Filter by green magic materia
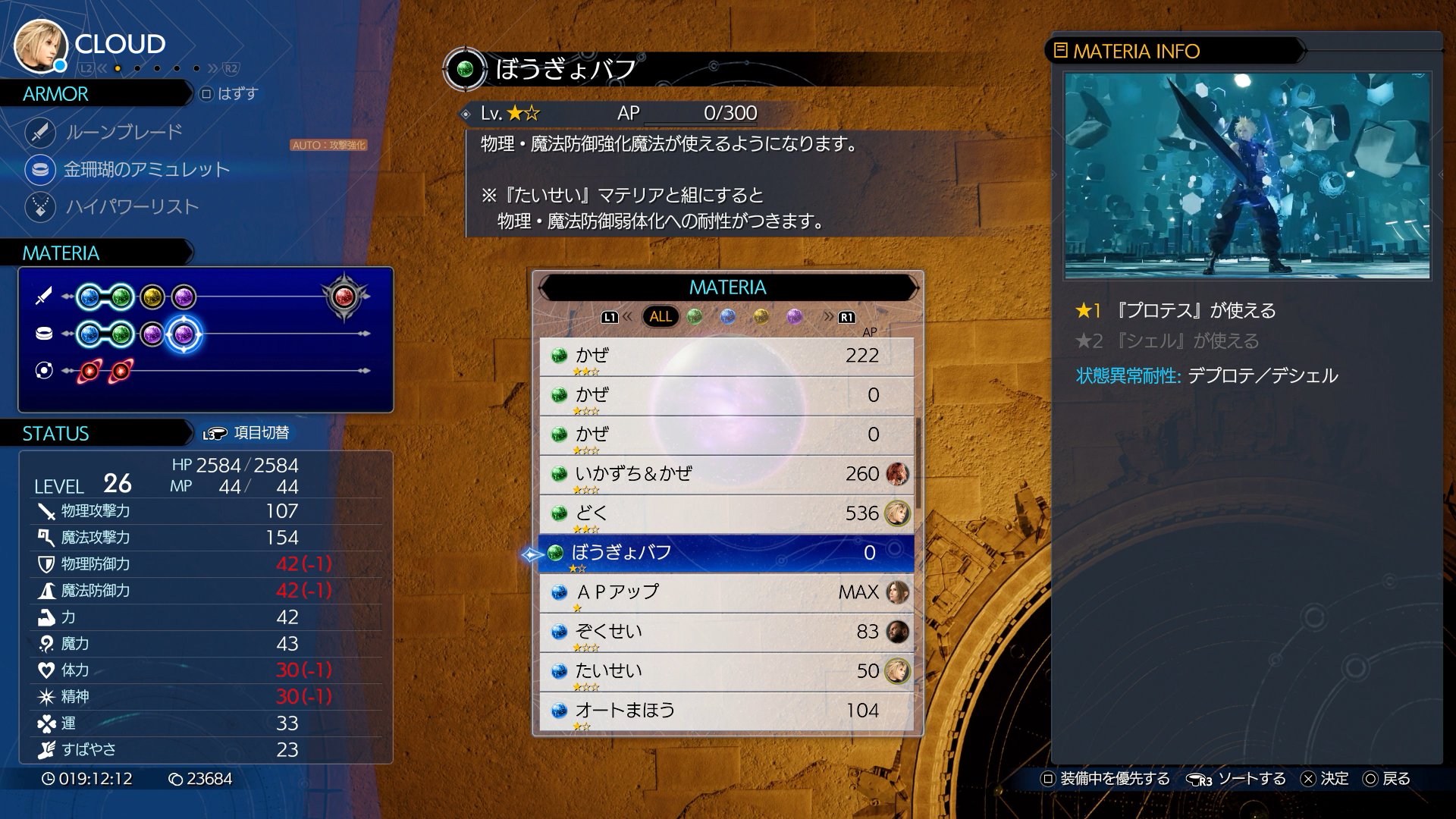This screenshot has height=819, width=1456. click(695, 316)
